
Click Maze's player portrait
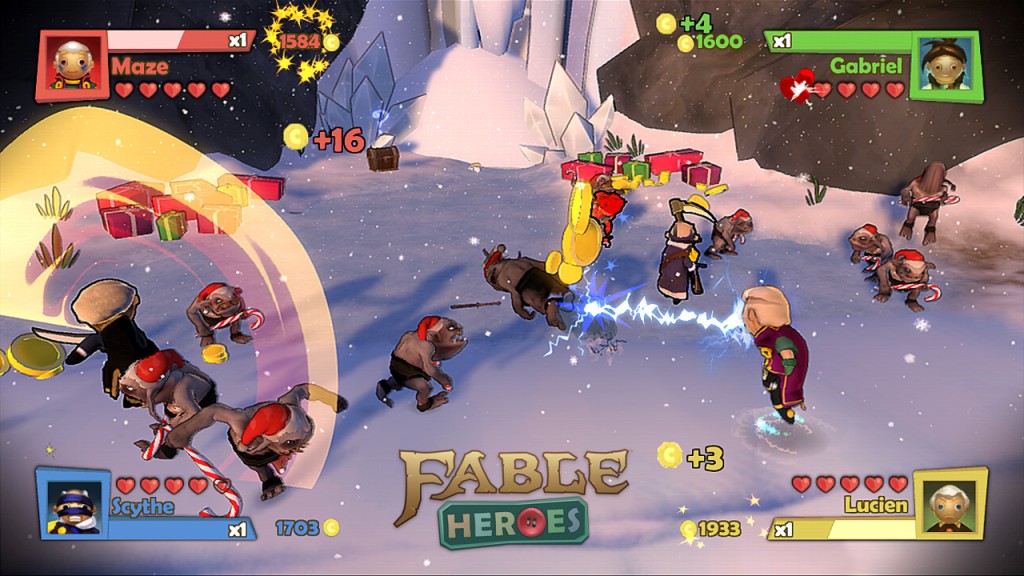click(72, 66)
